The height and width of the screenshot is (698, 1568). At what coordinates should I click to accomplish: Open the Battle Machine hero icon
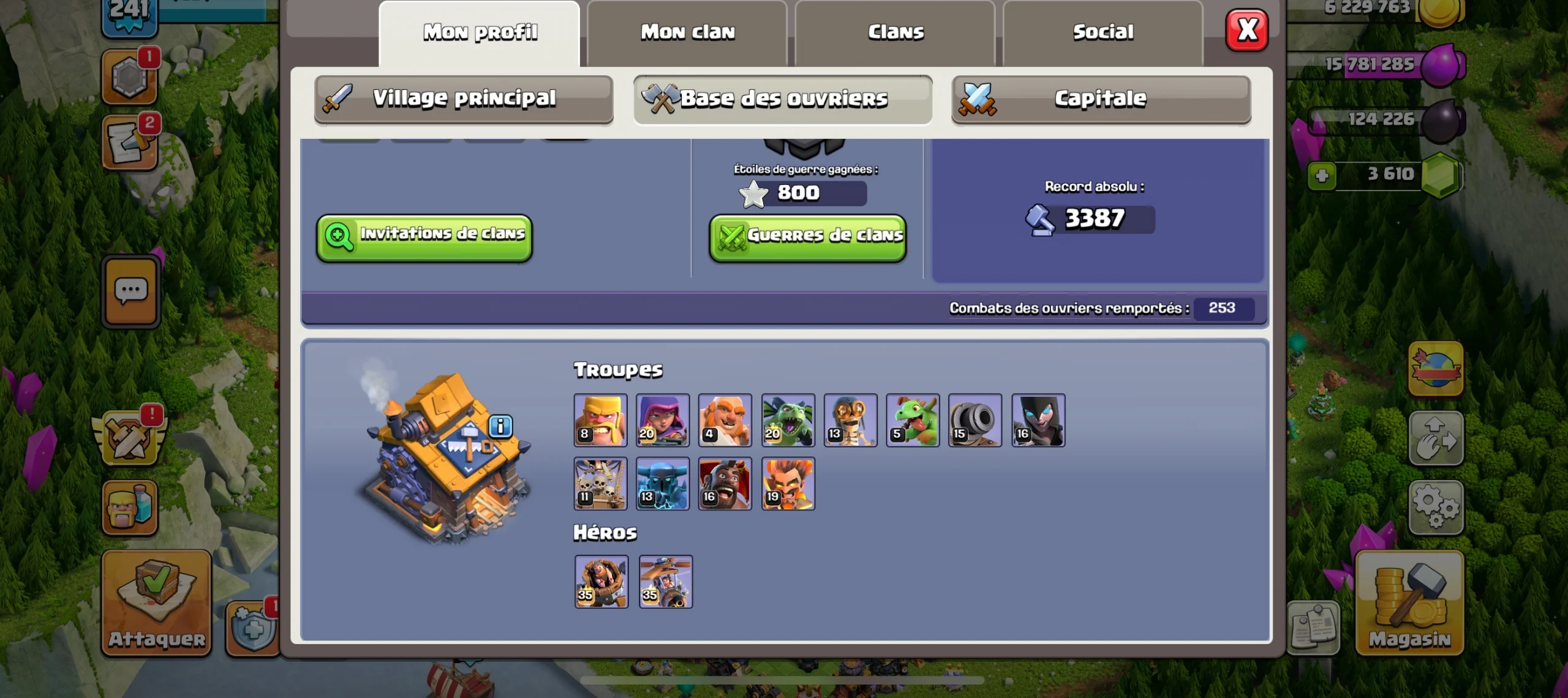pyautogui.click(x=601, y=582)
